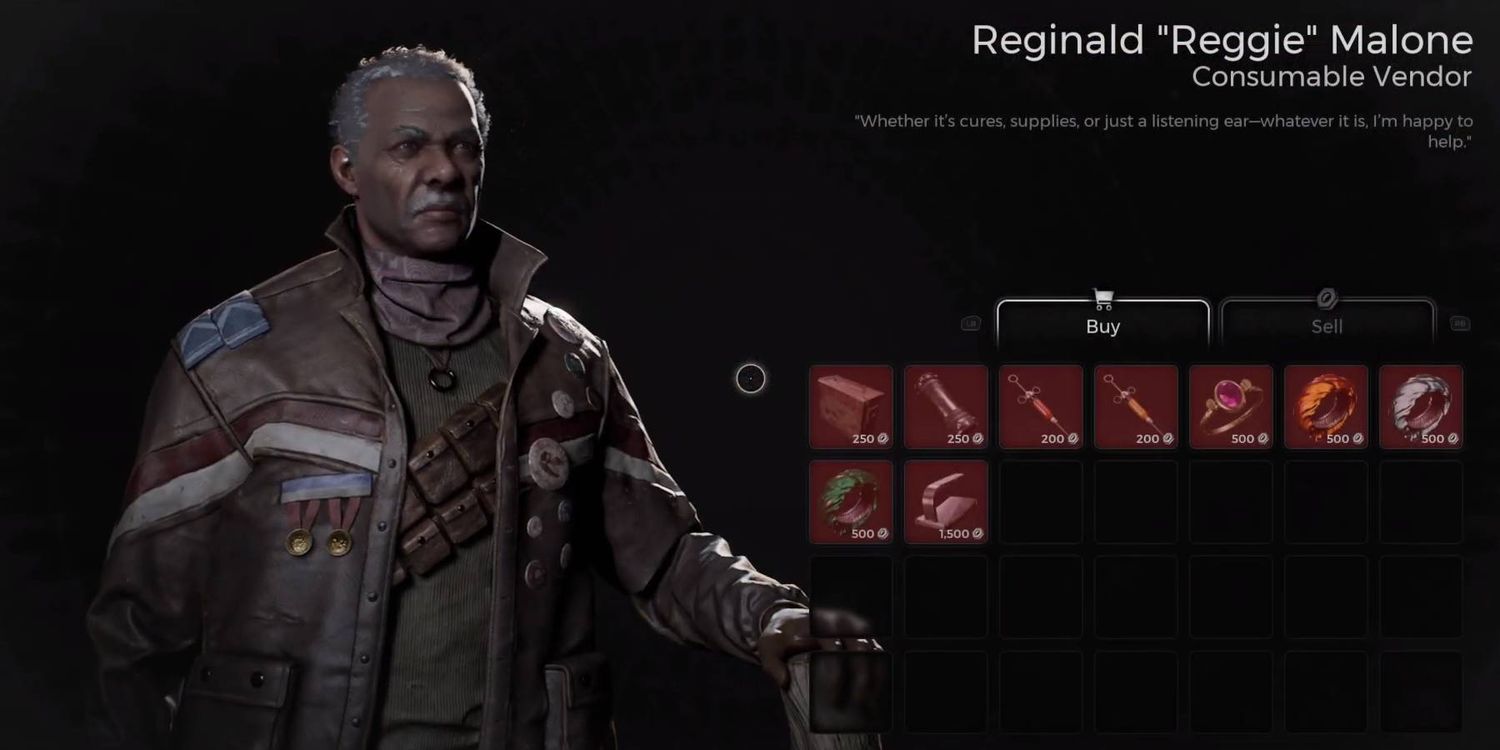This screenshot has width=1500, height=750.
Task: Select the orange flame ring
Action: pyautogui.click(x=1326, y=407)
